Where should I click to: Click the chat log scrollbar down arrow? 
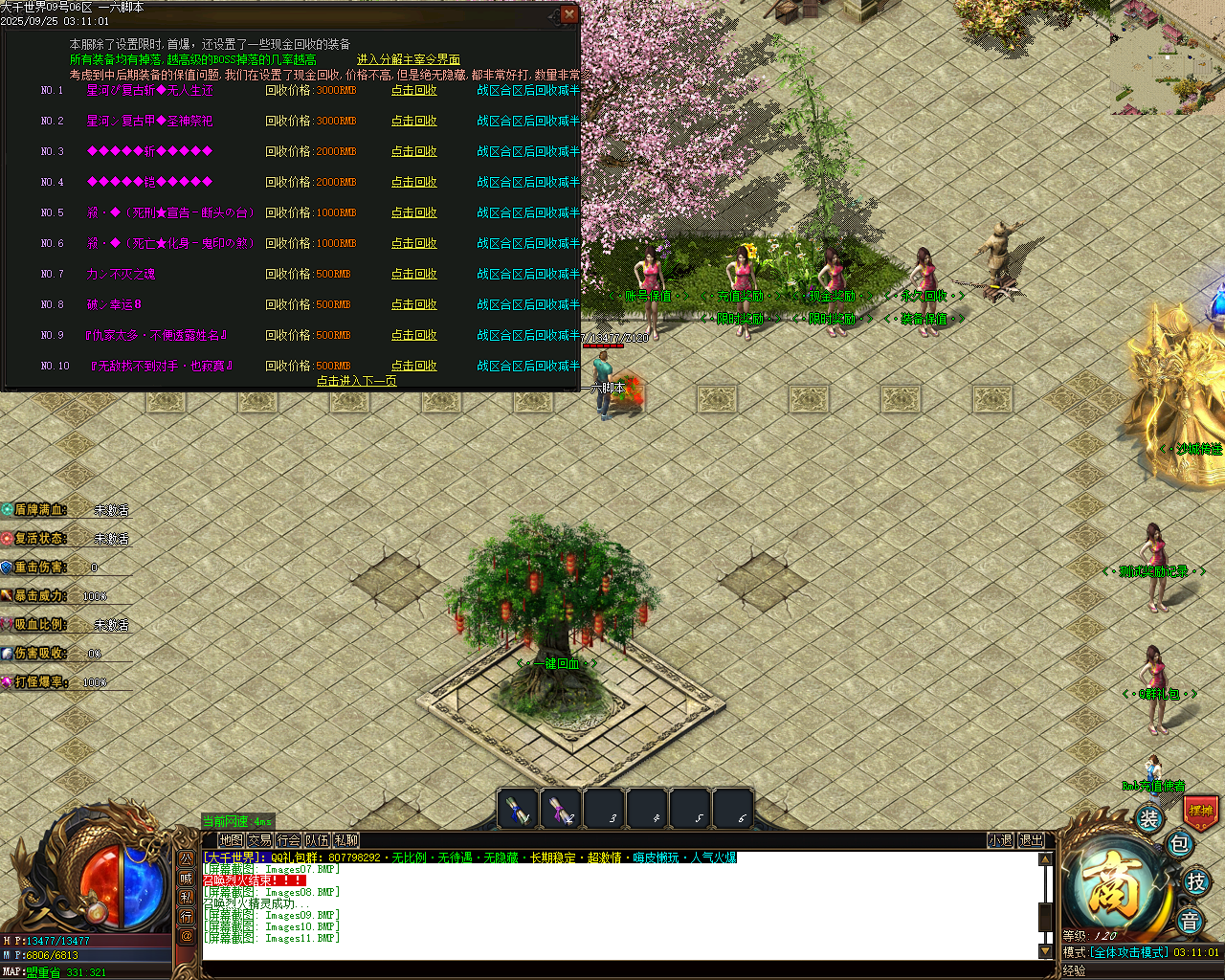(1043, 951)
